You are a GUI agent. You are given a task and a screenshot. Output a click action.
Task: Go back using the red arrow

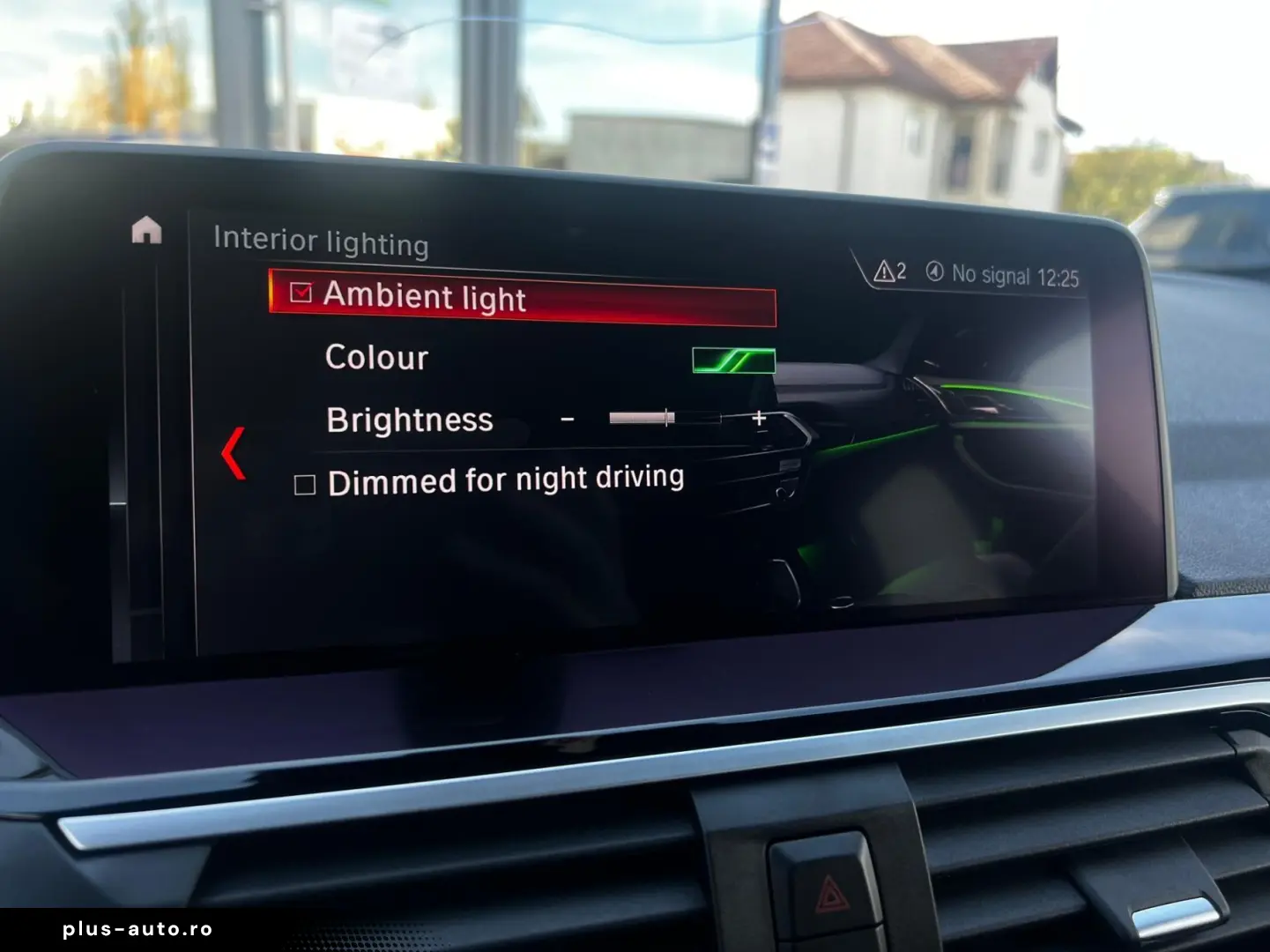pos(234,453)
